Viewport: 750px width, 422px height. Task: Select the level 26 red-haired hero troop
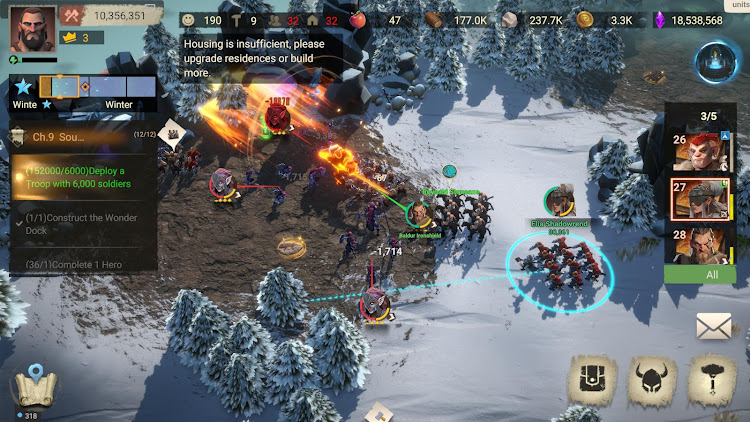[699, 150]
